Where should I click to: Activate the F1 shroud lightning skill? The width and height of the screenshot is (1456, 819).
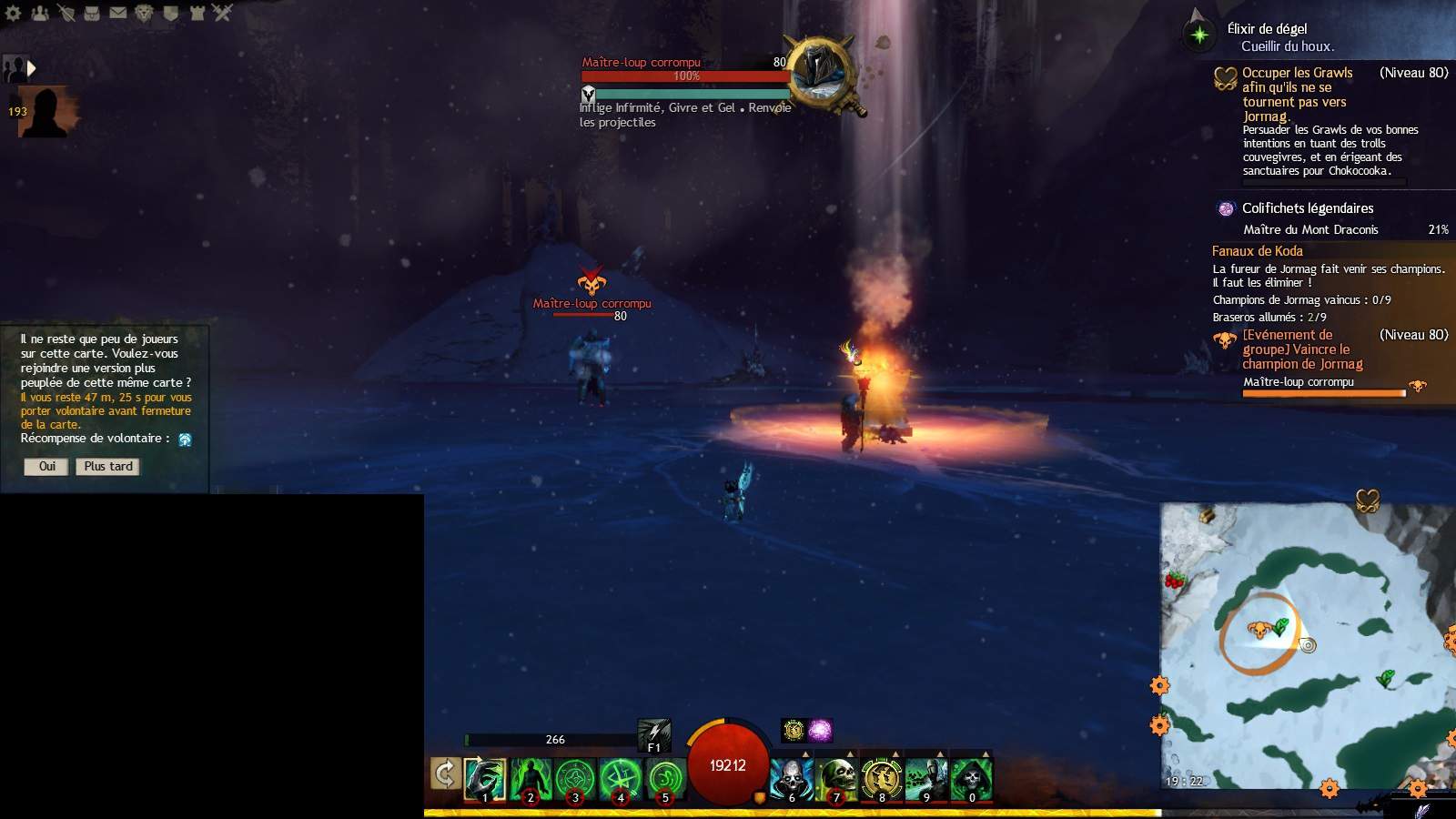[x=653, y=734]
